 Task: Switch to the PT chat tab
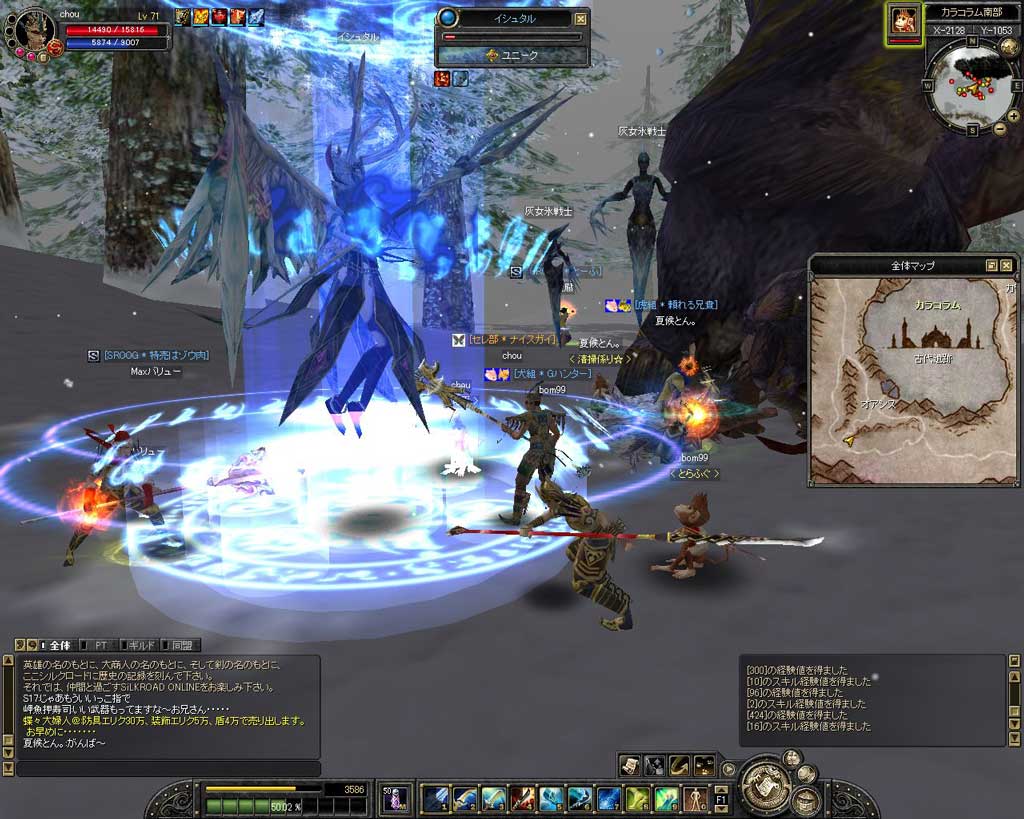pyautogui.click(x=100, y=645)
